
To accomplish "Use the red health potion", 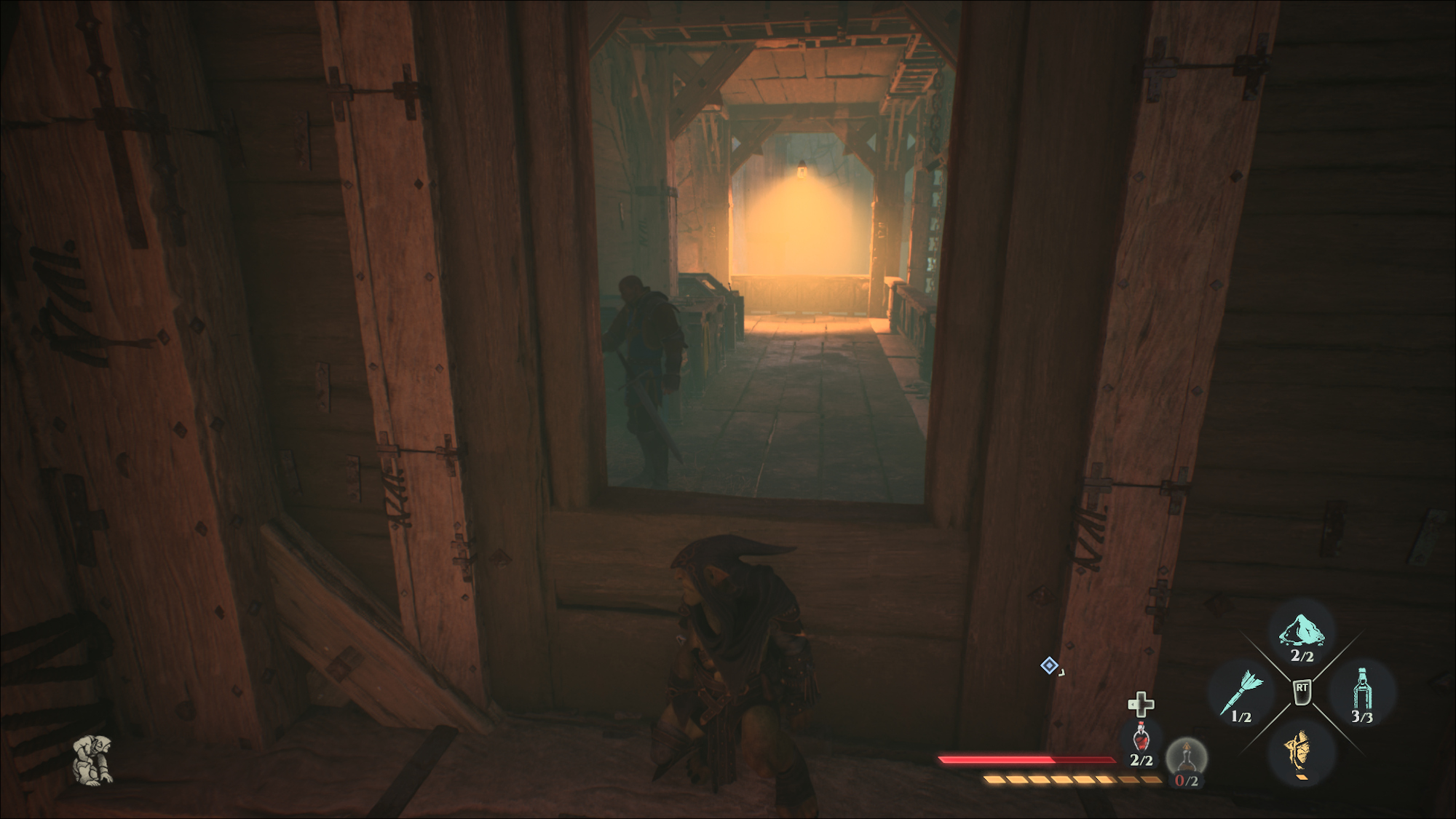I will click(x=1141, y=739).
